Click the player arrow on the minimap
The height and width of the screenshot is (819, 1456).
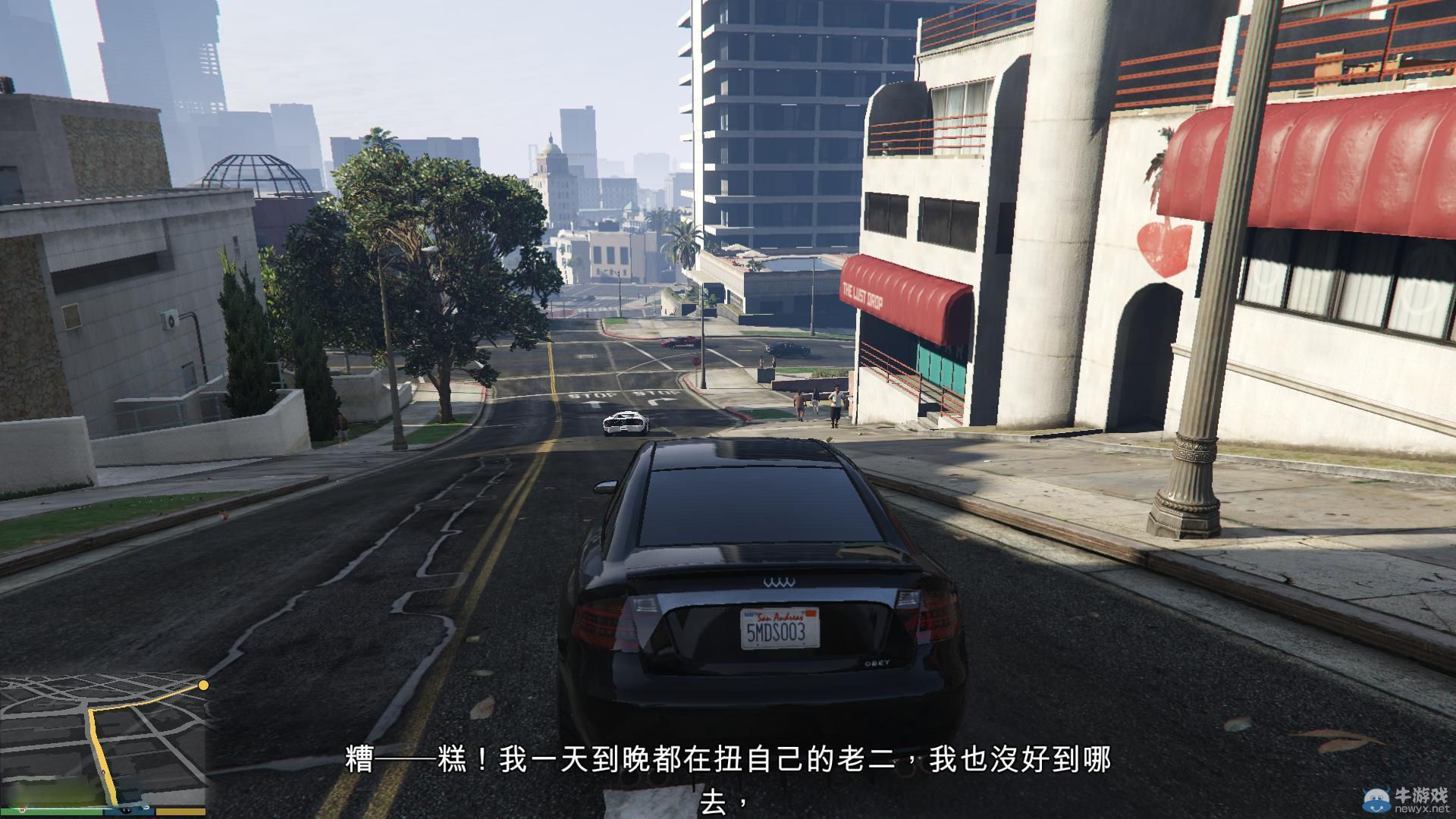point(103,772)
